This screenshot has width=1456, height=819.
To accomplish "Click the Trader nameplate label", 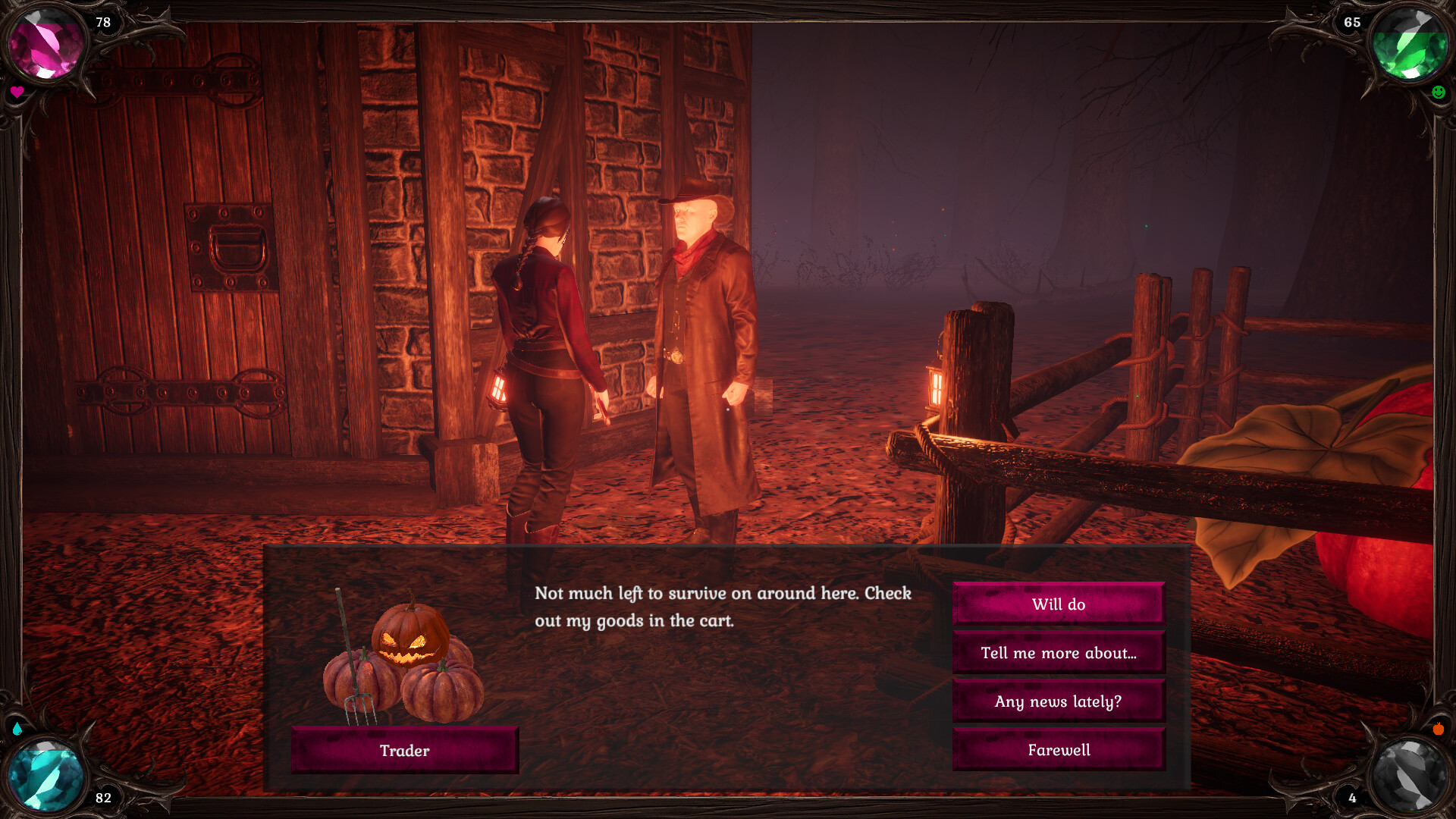I will tap(404, 750).
